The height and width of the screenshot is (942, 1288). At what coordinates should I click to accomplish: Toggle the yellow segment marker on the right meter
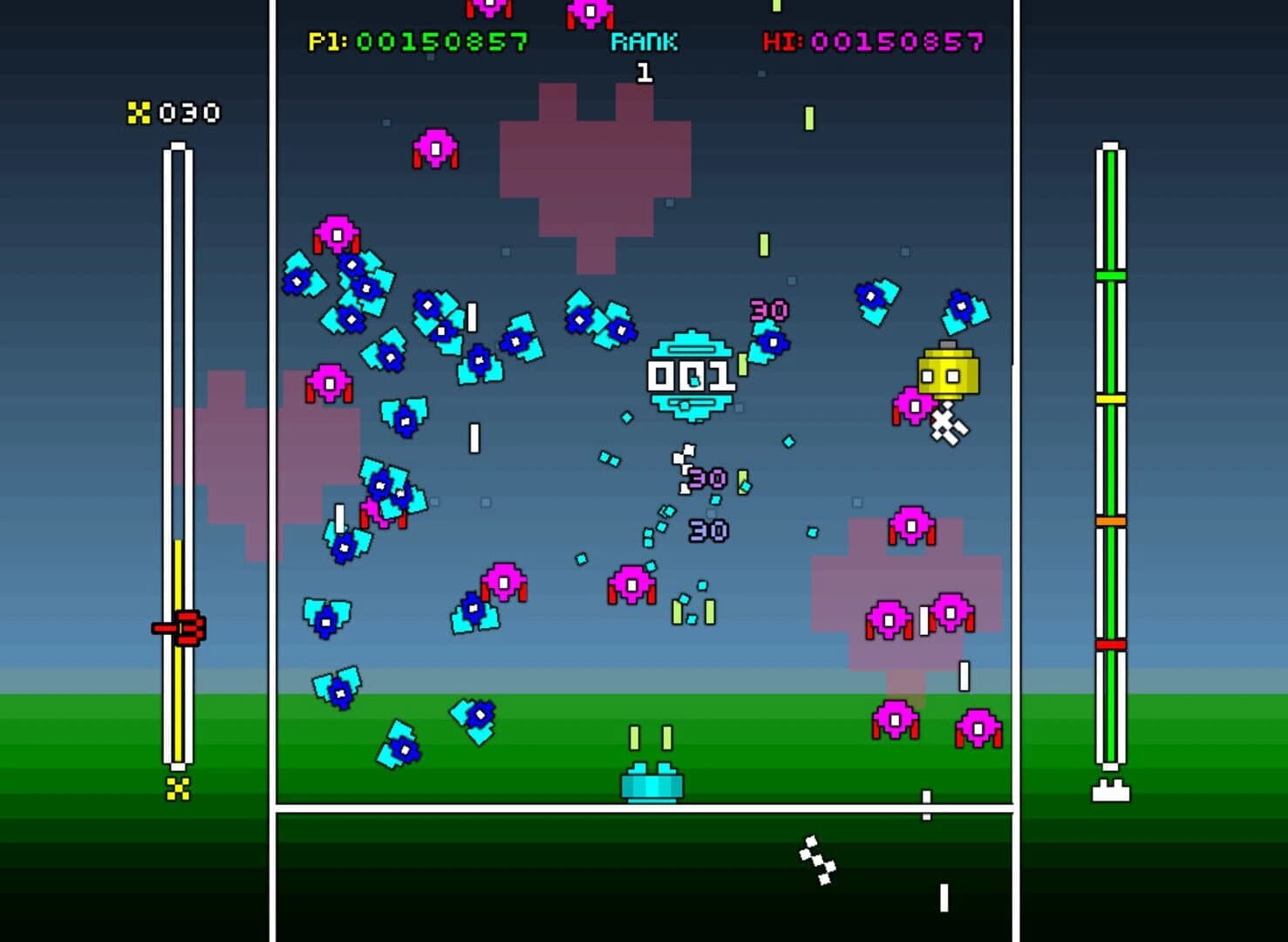[1109, 400]
